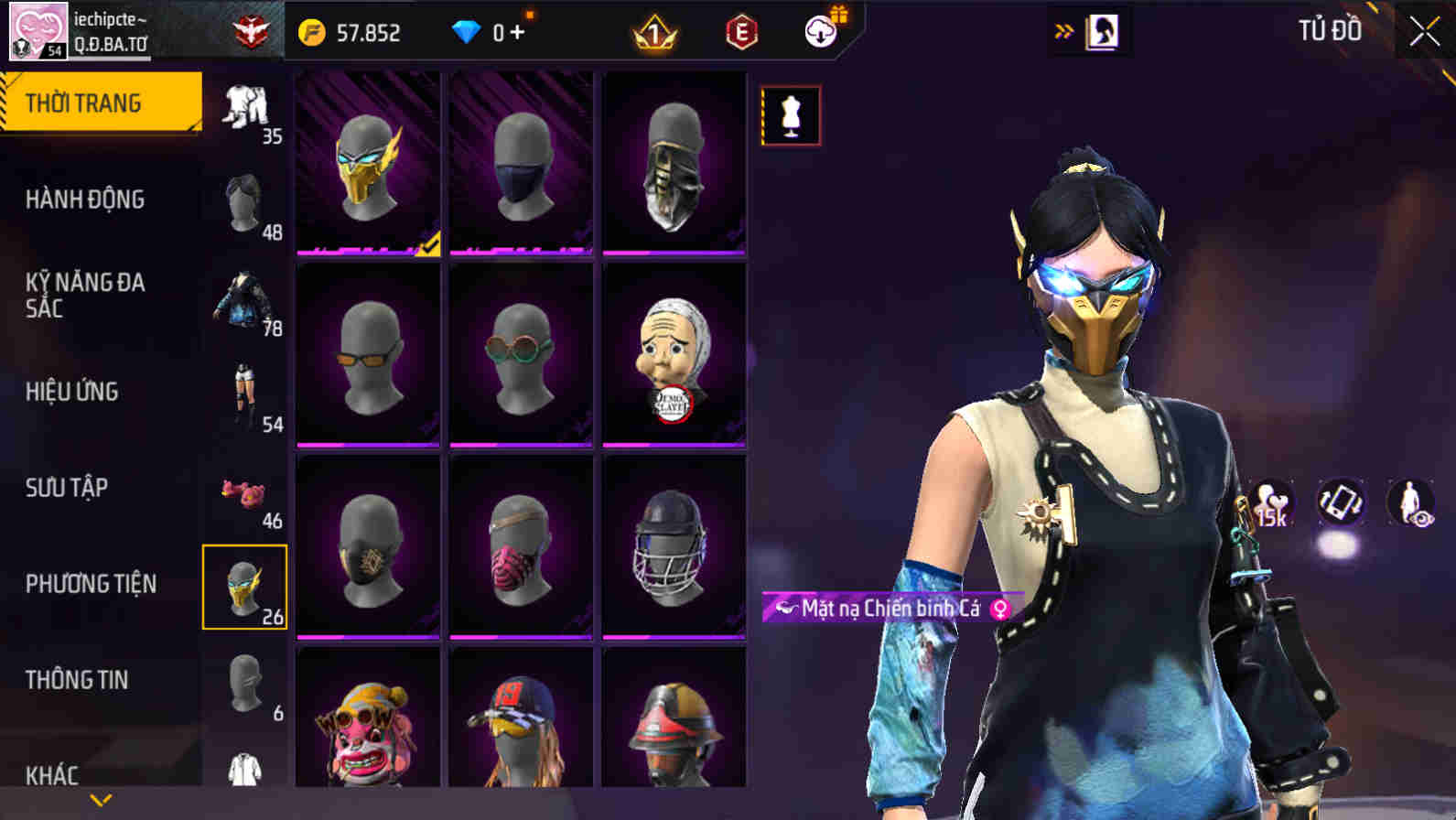Click the crown rank 1 badge
Viewport: 1456px width, 820px height.
(653, 32)
